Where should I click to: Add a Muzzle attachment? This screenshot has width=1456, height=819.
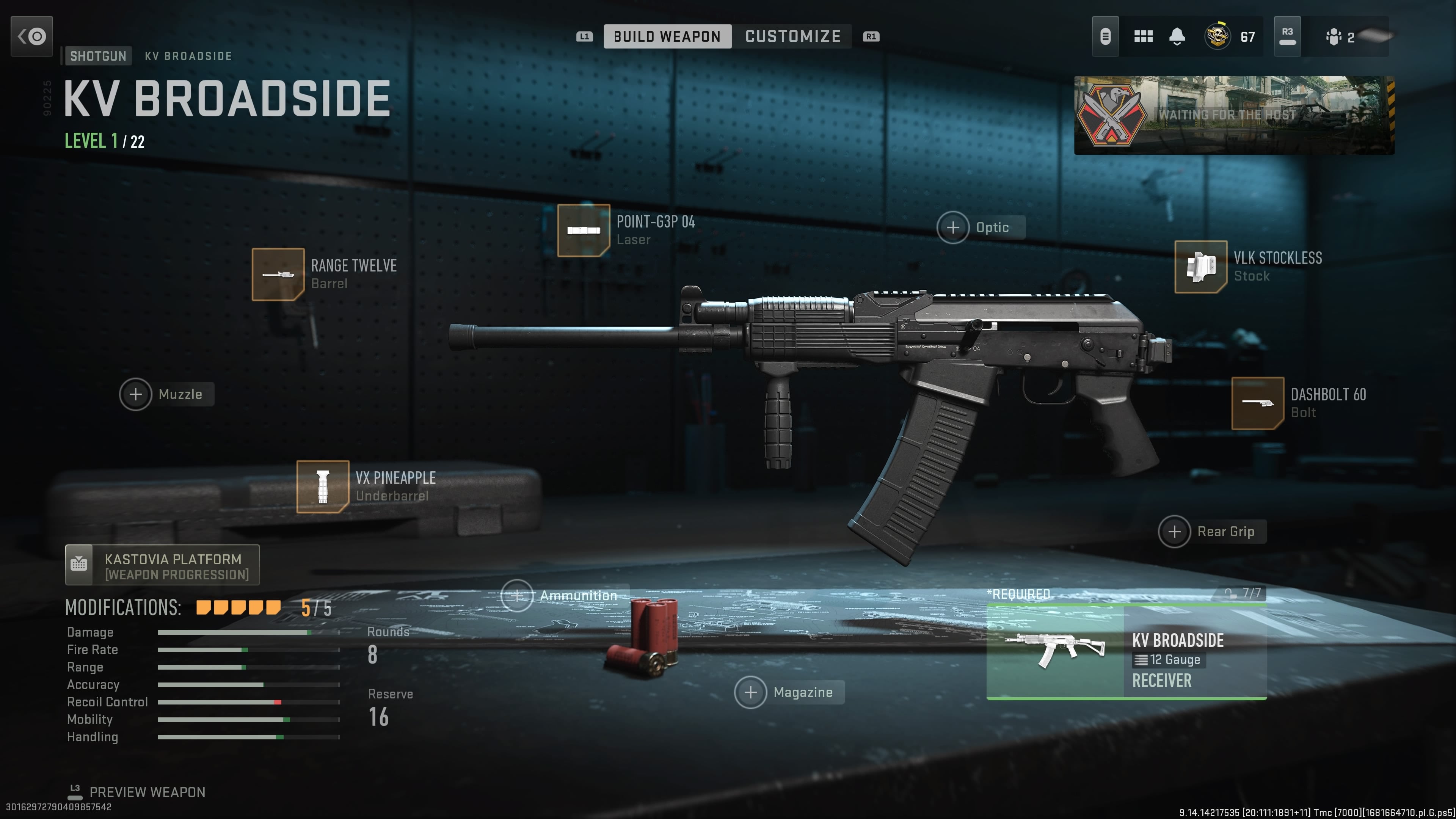(x=136, y=394)
